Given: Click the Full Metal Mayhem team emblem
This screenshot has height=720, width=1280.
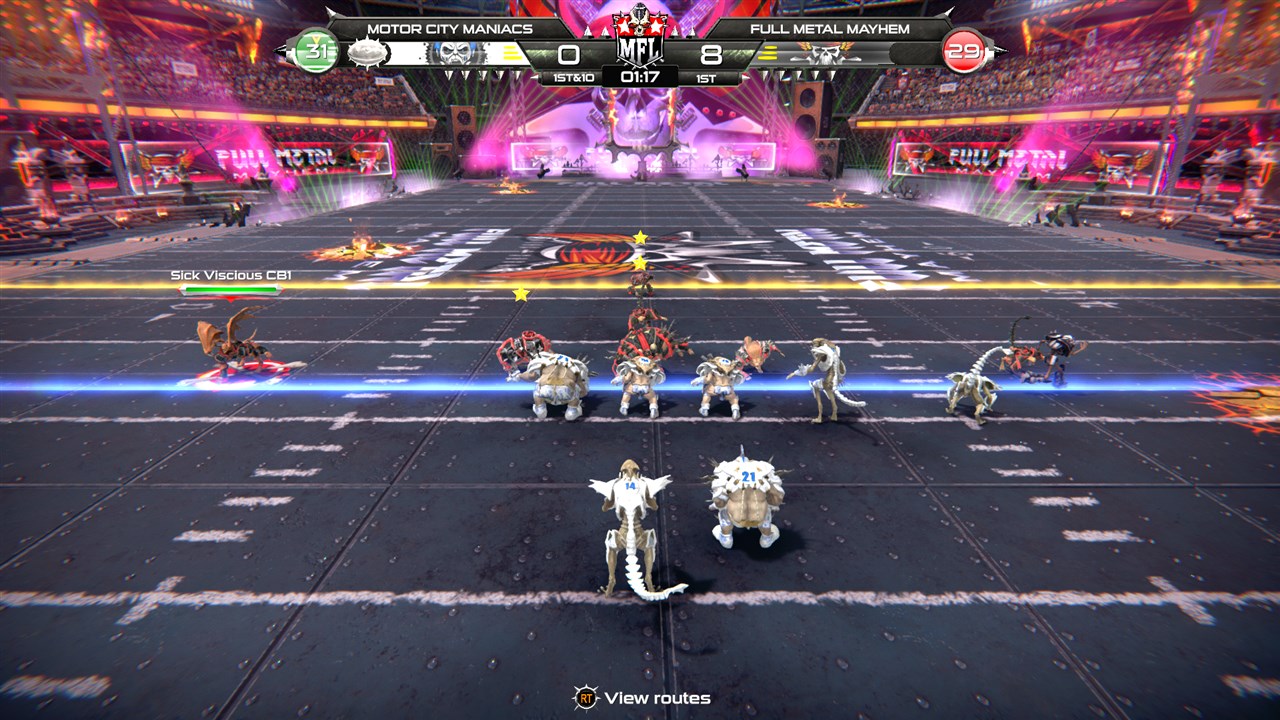Looking at the screenshot, I should coord(823,54).
